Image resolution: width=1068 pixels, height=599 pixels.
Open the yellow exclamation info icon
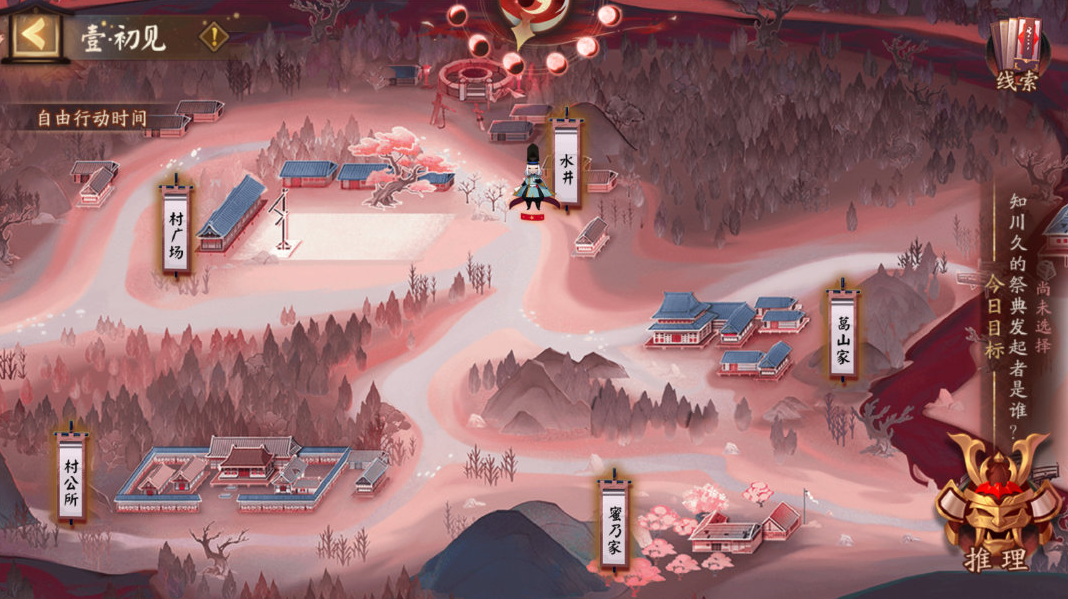pos(213,38)
